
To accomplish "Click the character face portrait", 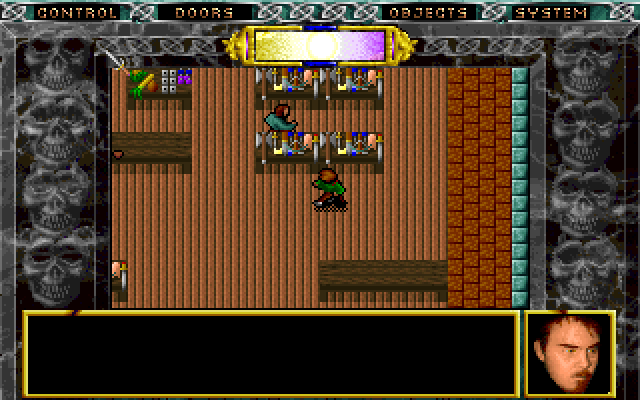I will point(569,353).
